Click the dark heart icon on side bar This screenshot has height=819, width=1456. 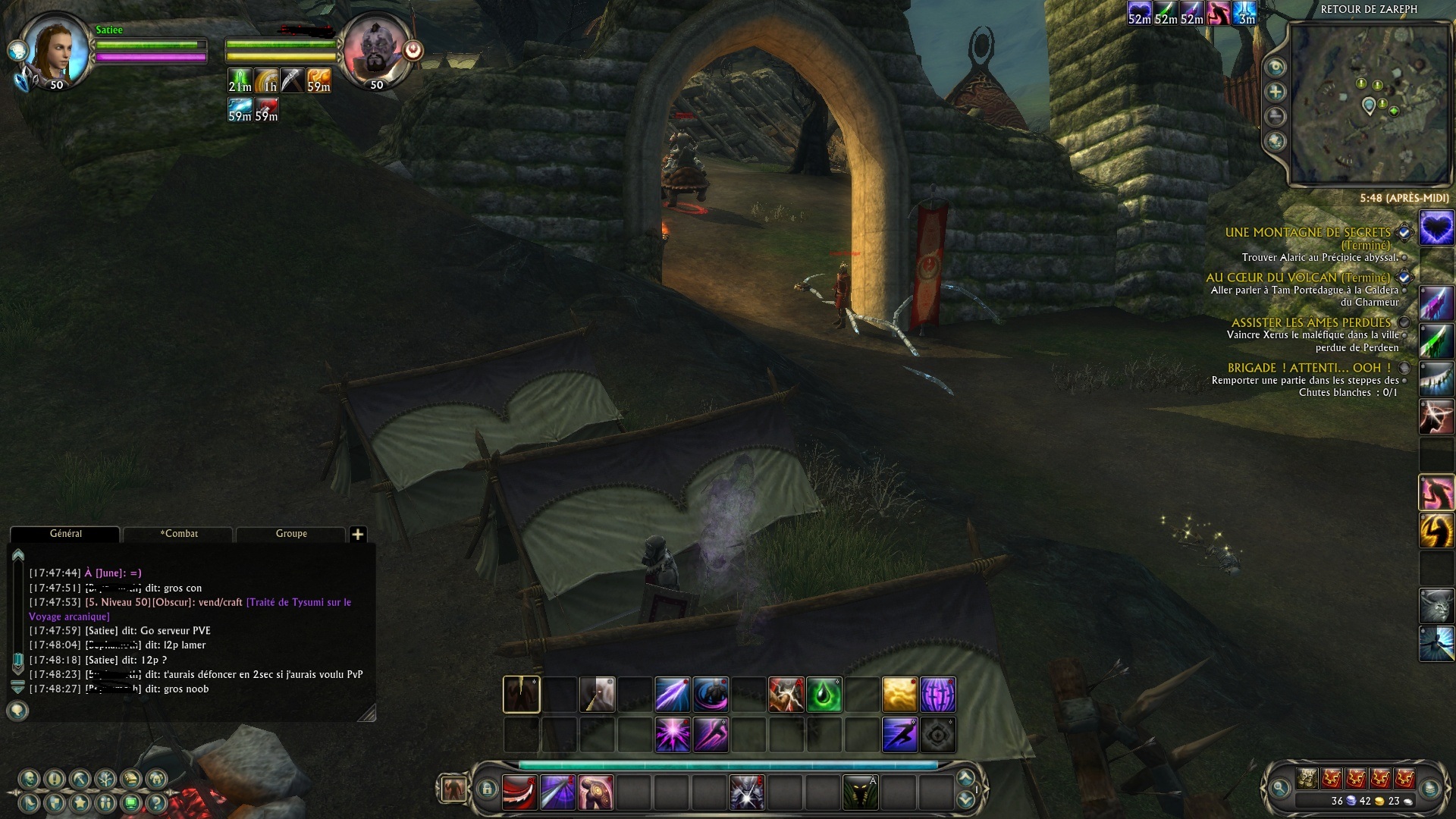click(x=1436, y=229)
